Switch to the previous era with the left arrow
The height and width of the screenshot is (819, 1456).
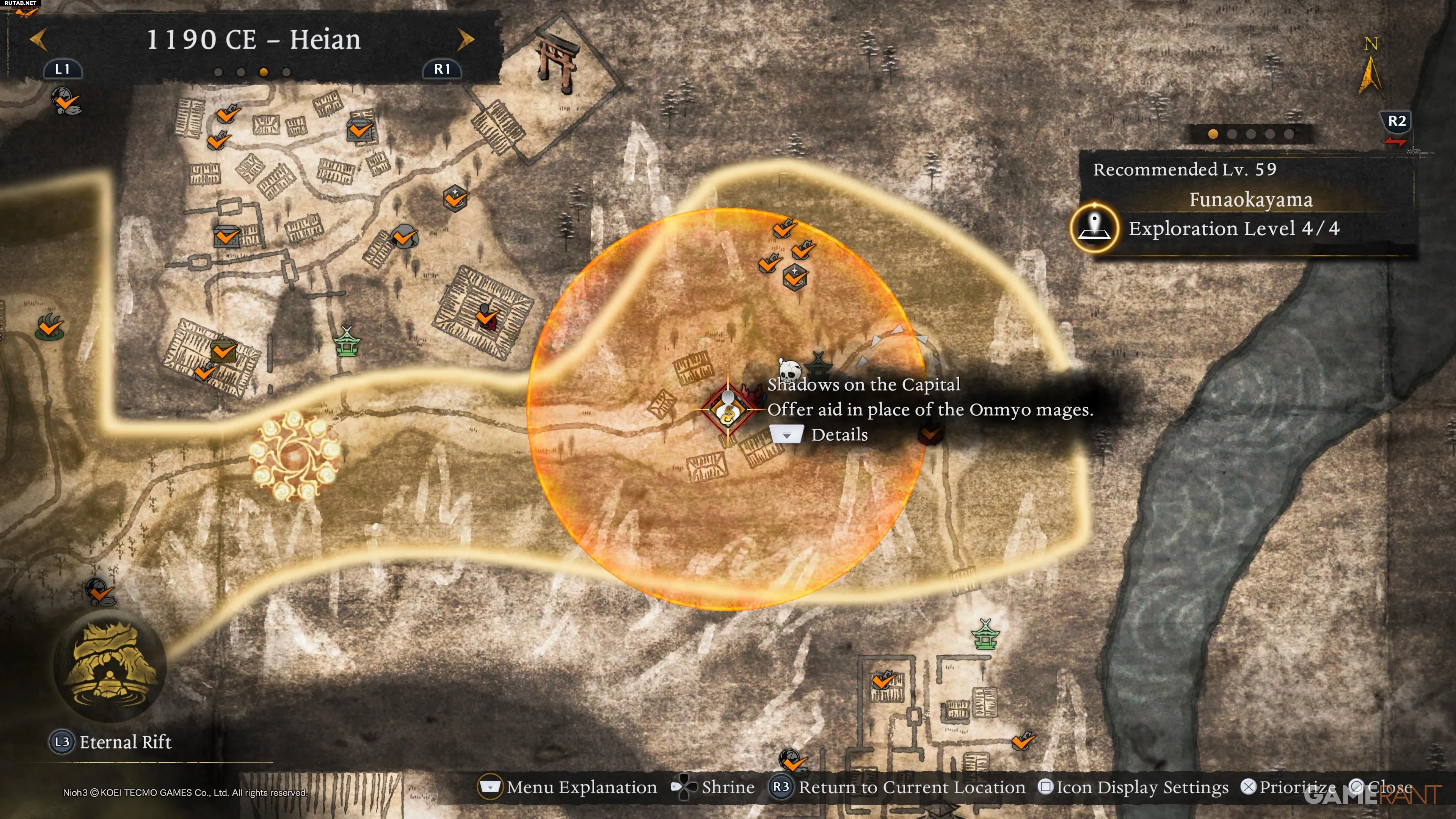38,39
